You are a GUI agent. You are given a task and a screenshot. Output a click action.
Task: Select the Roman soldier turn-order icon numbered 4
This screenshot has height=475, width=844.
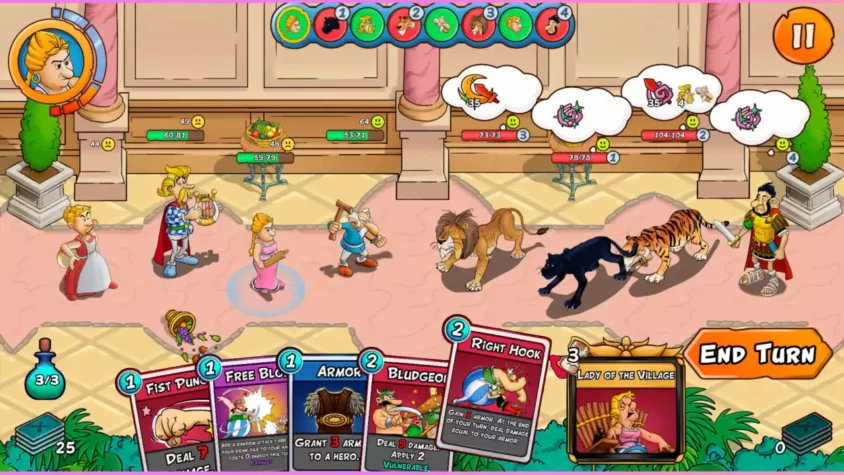point(552,25)
